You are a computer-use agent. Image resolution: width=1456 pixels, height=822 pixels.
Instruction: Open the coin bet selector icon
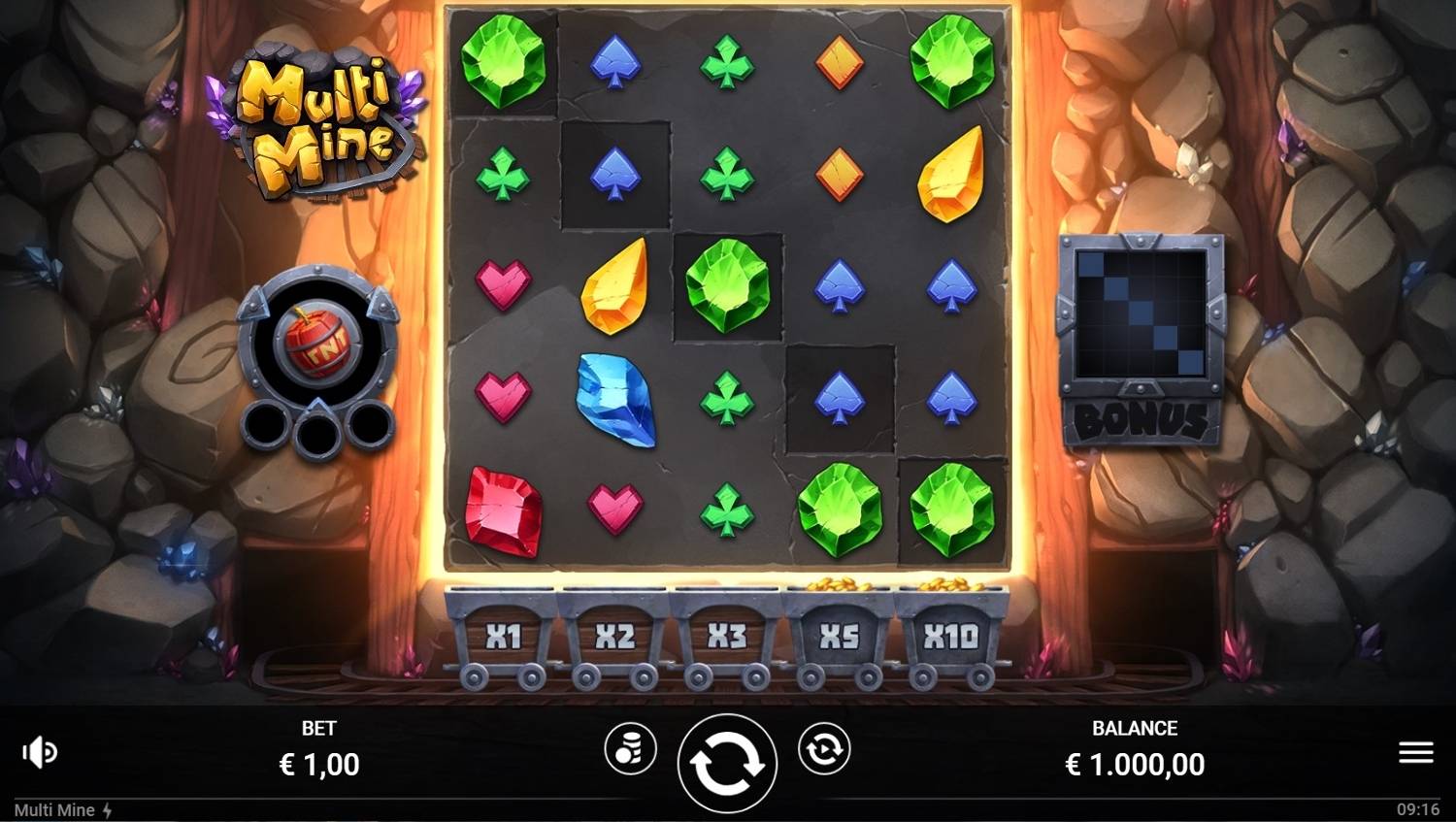click(632, 750)
